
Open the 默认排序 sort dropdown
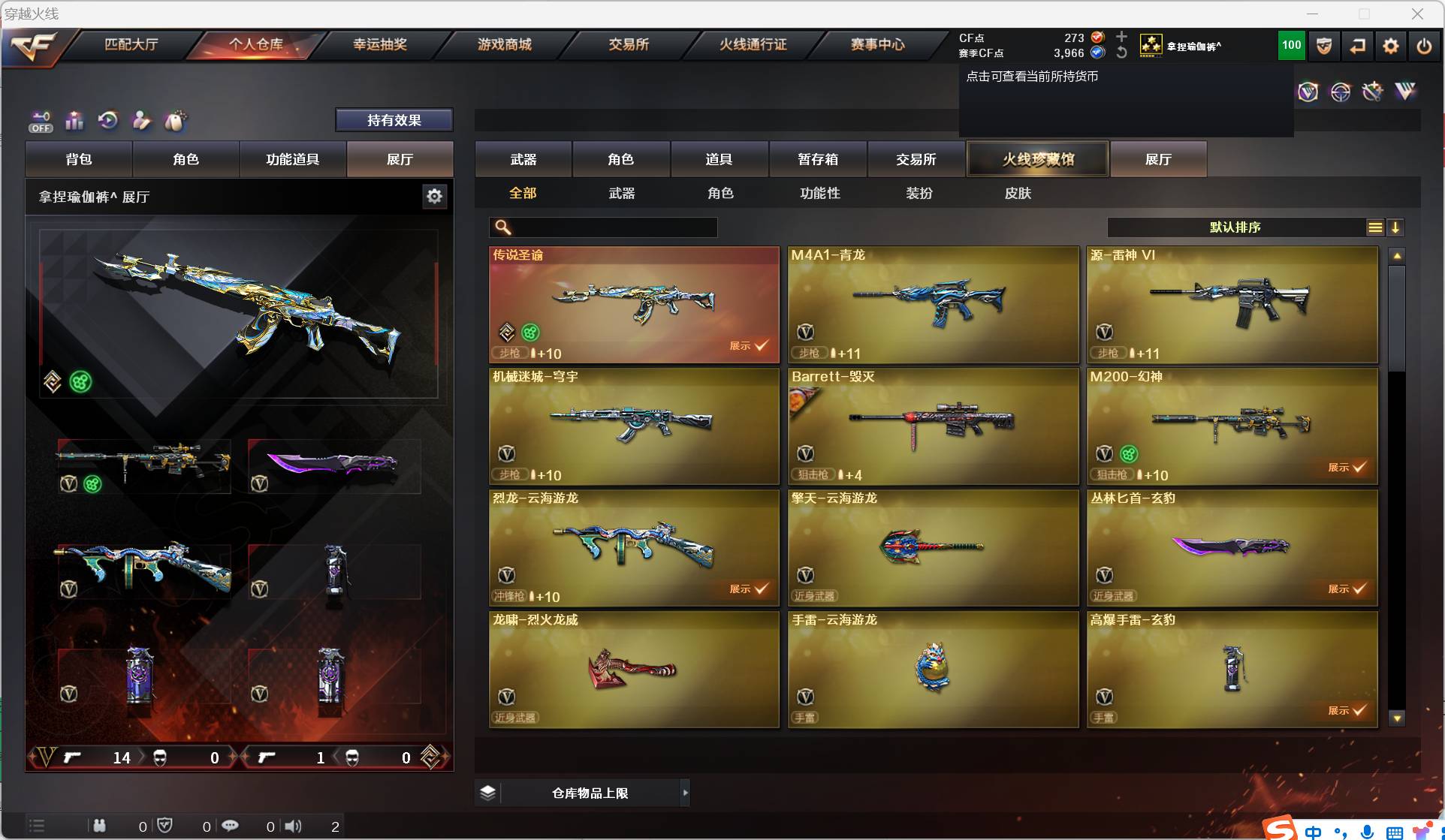coord(1235,227)
